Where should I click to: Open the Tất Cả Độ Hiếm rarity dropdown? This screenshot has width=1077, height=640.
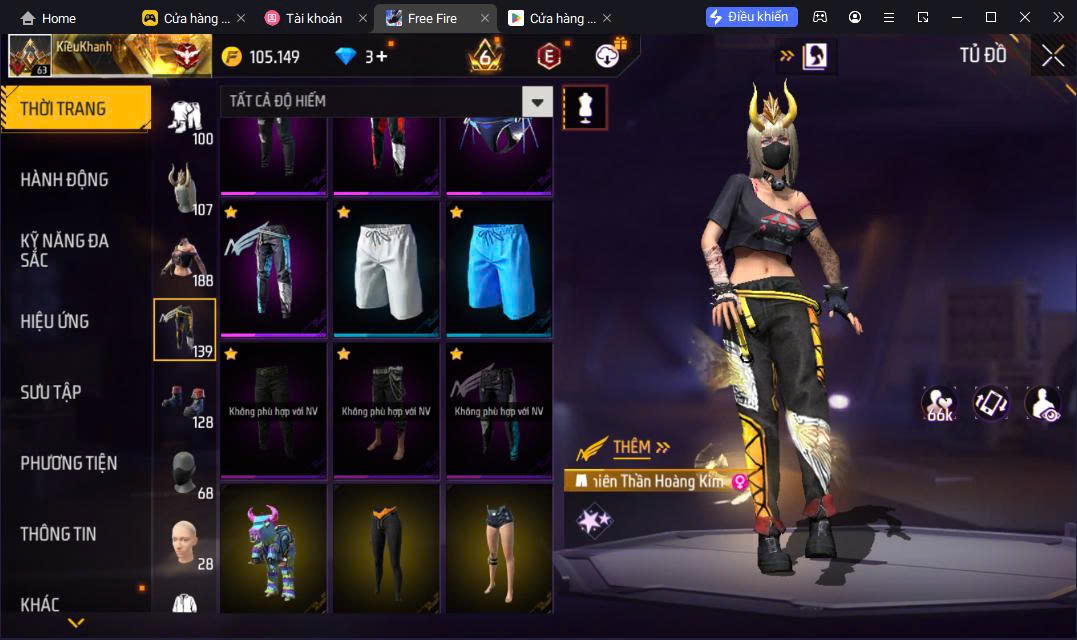pyautogui.click(x=538, y=101)
